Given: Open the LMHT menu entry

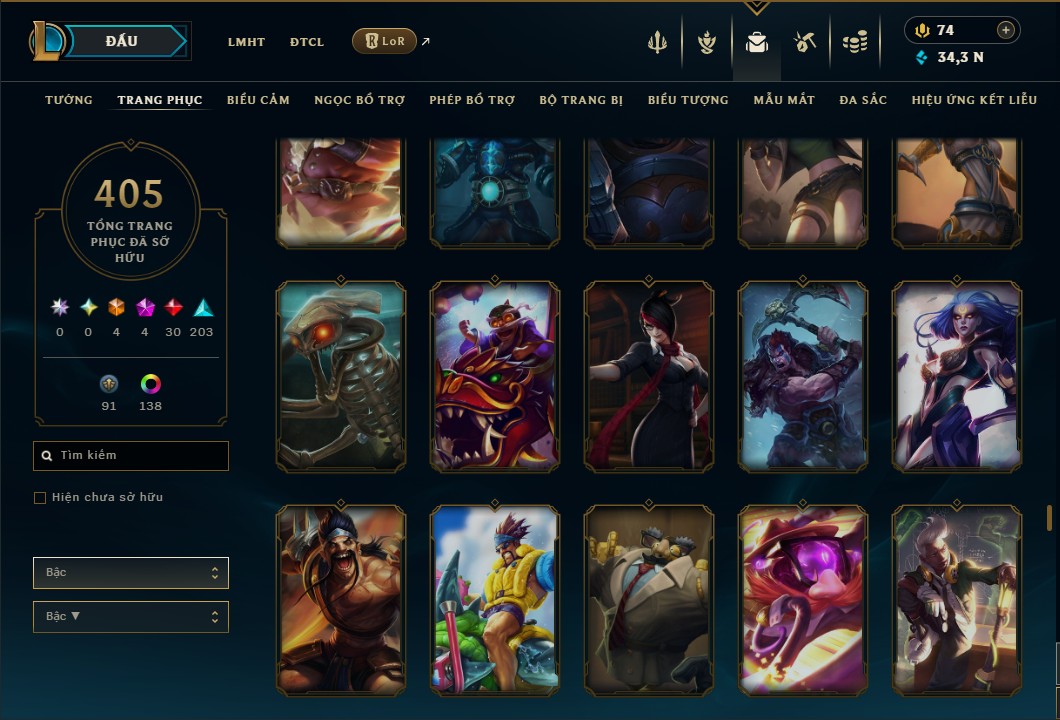Looking at the screenshot, I should 246,42.
